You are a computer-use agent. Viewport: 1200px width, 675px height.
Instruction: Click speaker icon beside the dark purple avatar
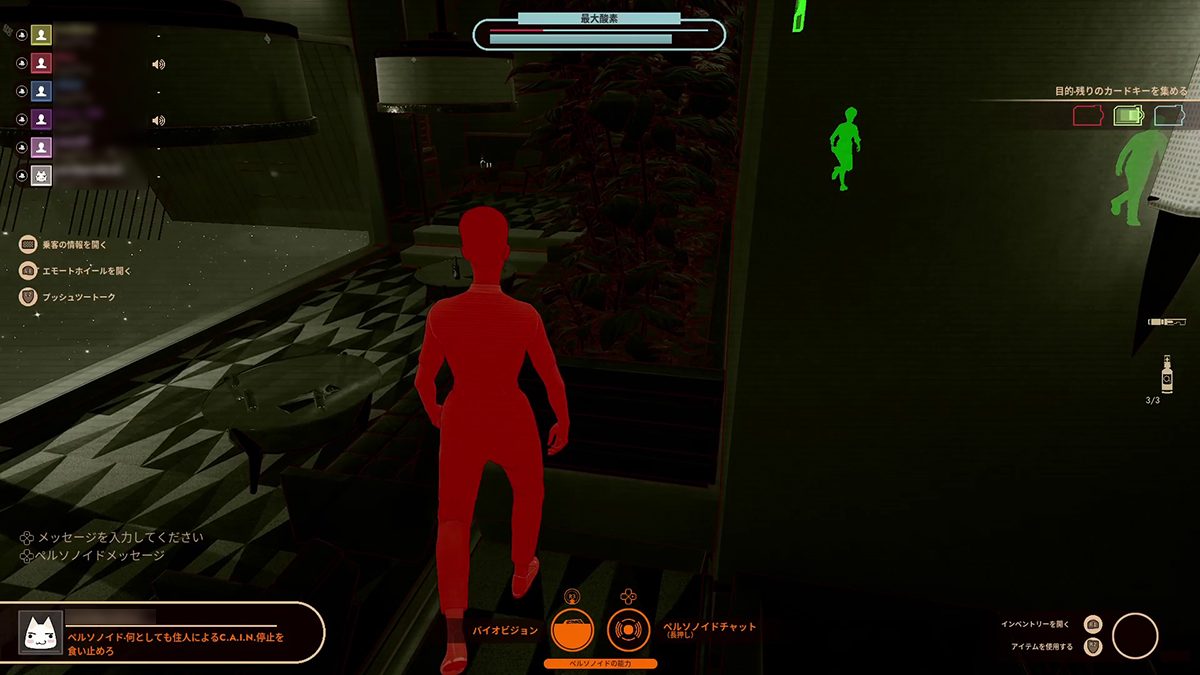click(x=158, y=121)
